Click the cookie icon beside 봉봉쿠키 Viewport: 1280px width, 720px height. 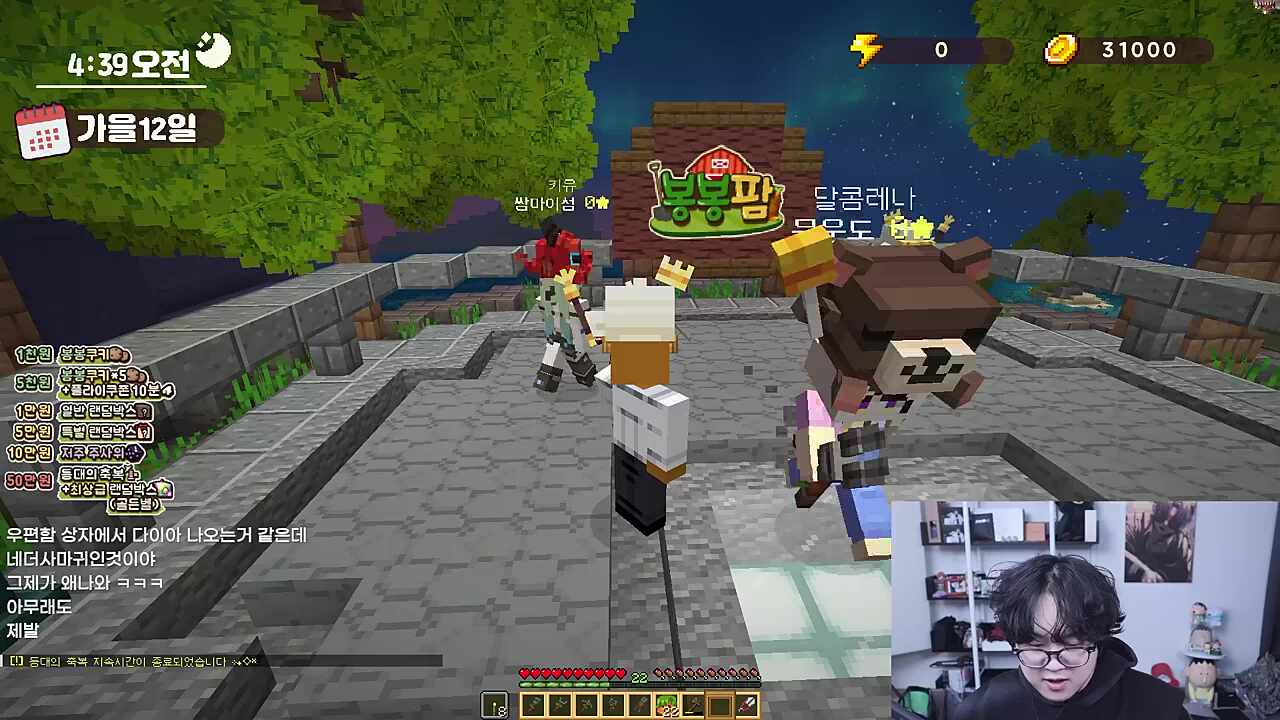pyautogui.click(x=115, y=355)
